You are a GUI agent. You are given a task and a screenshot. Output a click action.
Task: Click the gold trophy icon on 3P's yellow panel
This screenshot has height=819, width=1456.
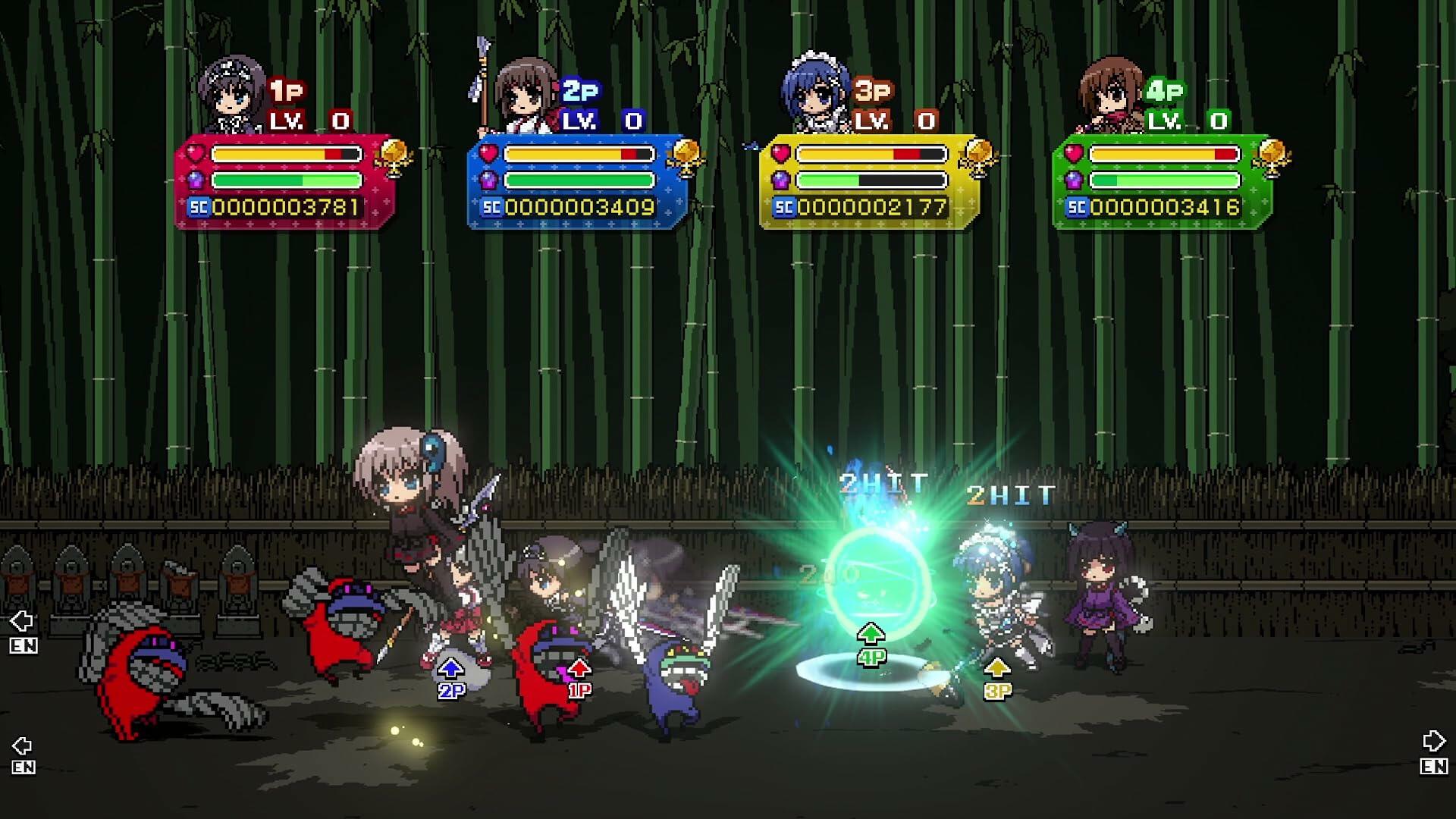tap(981, 157)
